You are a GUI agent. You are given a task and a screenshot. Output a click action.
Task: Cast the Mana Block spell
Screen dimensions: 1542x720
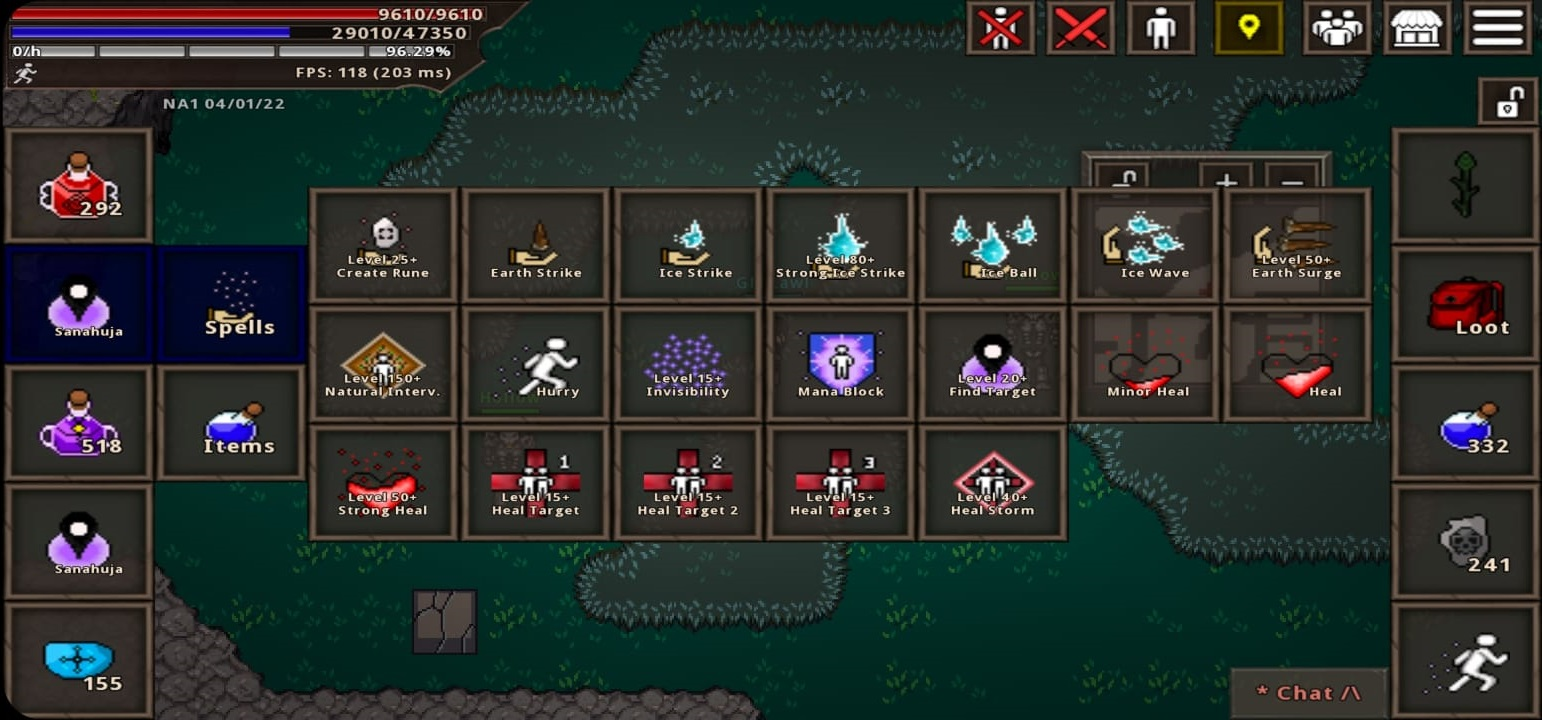(839, 362)
